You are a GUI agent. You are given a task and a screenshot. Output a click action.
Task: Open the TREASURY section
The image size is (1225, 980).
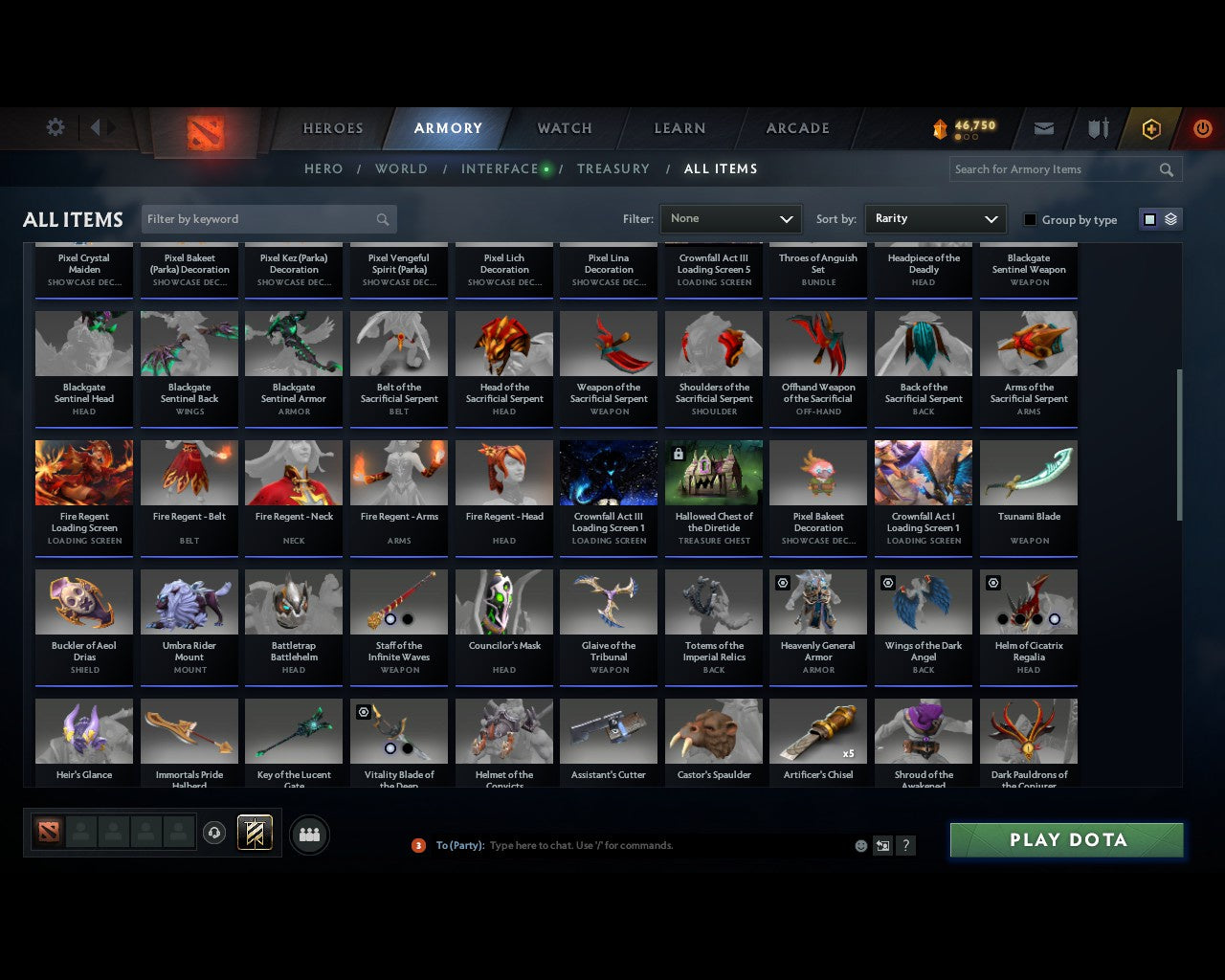[613, 168]
